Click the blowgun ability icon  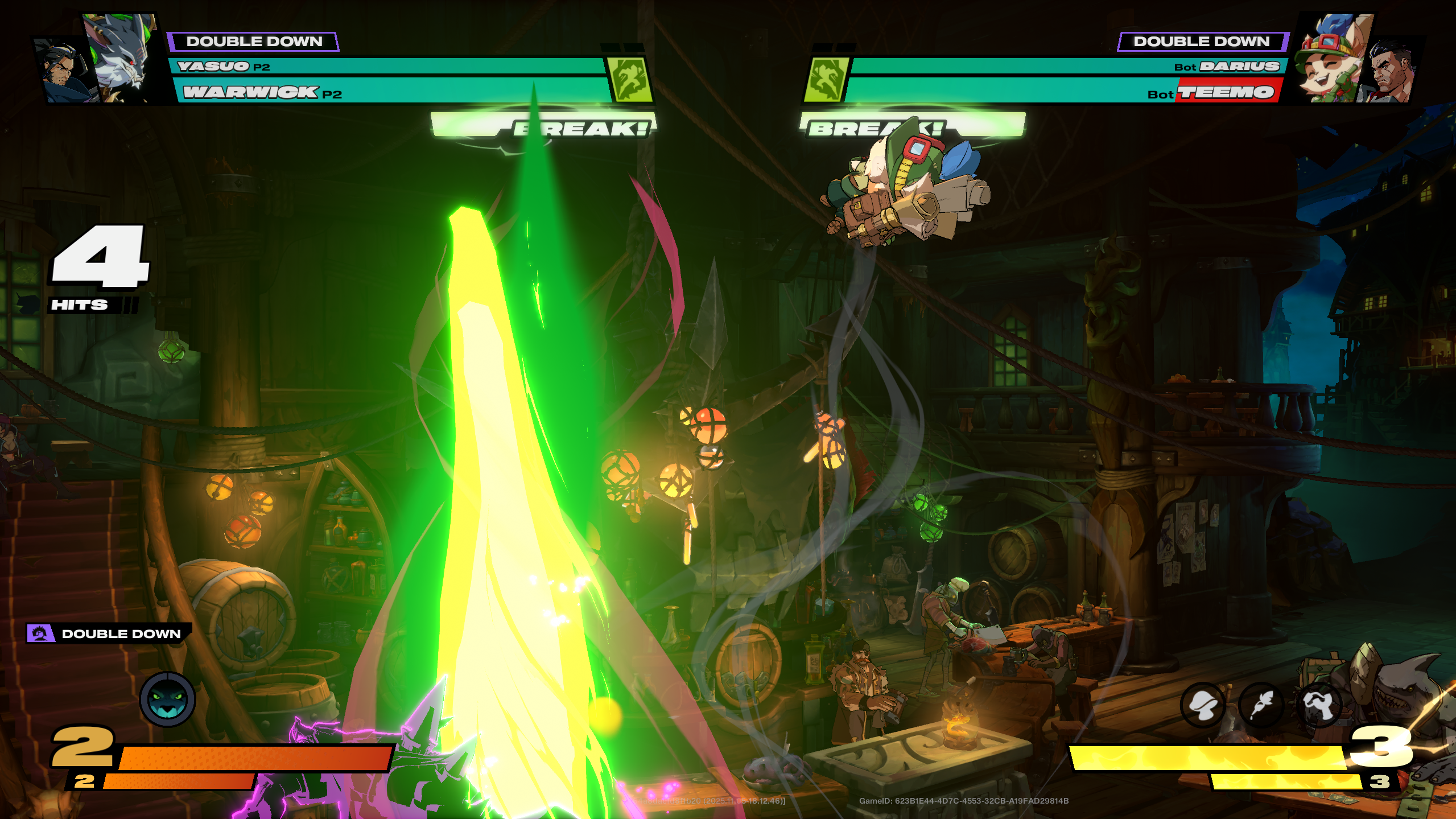pyautogui.click(x=1319, y=706)
